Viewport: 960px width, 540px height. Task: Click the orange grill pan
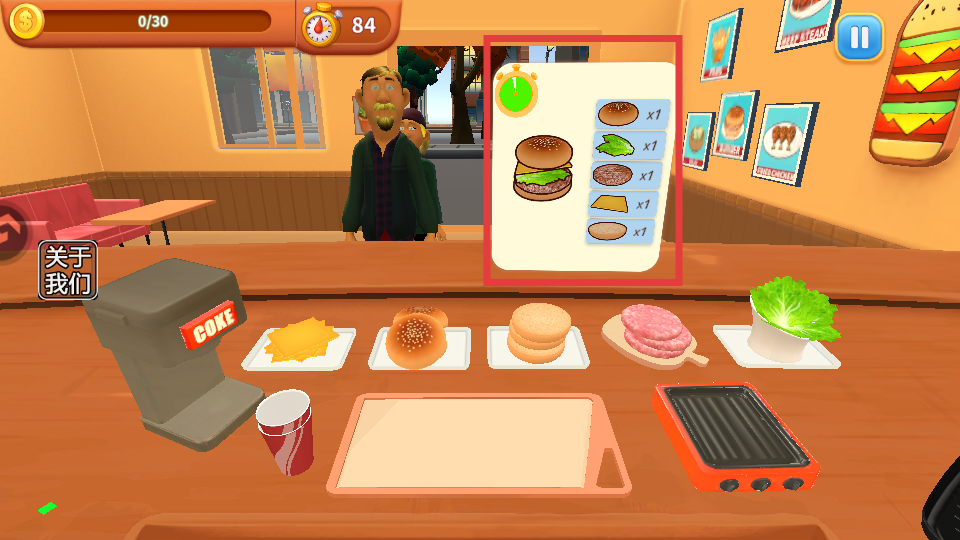(735, 434)
